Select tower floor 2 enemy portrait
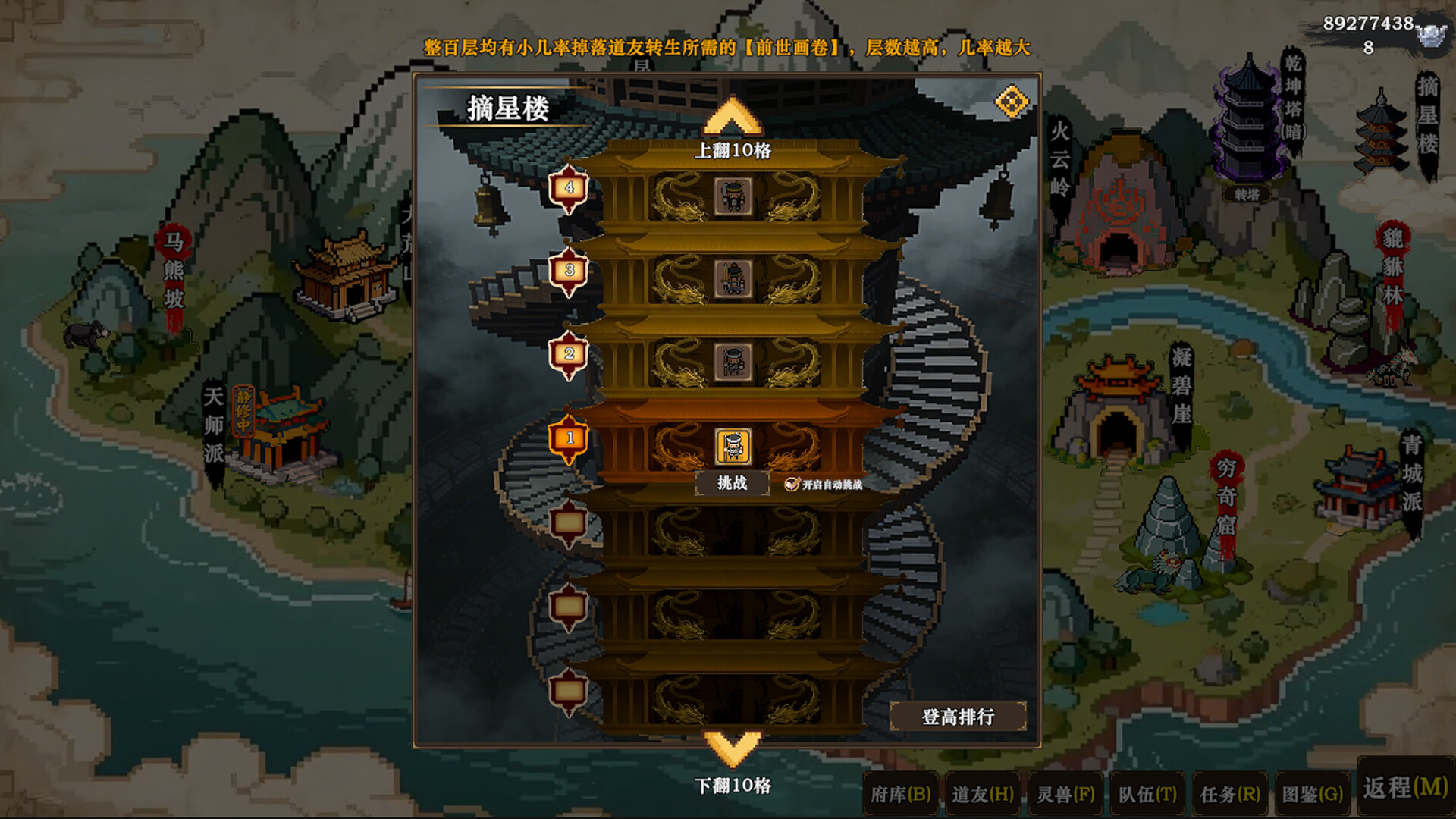Screen dimensions: 1456x819 click(733, 362)
